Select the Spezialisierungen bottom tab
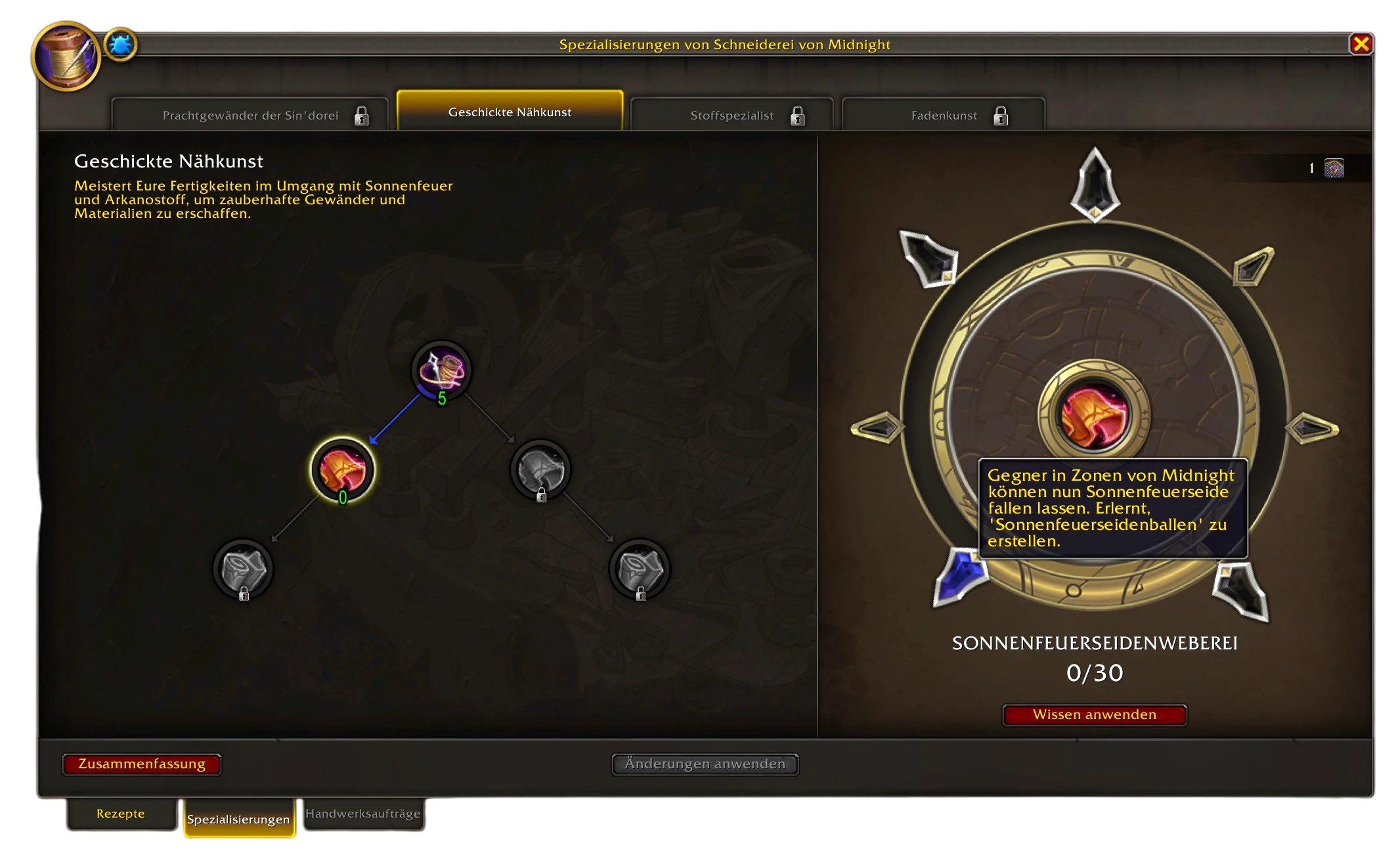Viewport: 1400px width, 855px height. point(238,819)
